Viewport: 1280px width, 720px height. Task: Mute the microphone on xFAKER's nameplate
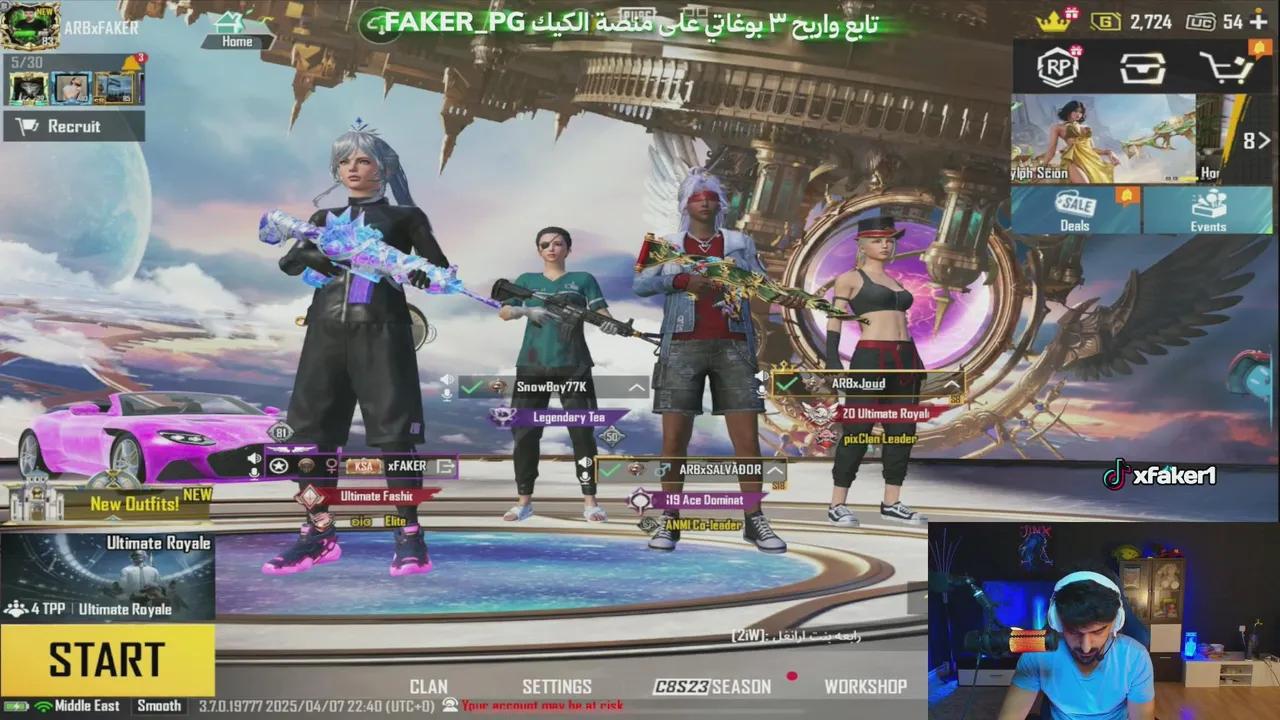[254, 472]
